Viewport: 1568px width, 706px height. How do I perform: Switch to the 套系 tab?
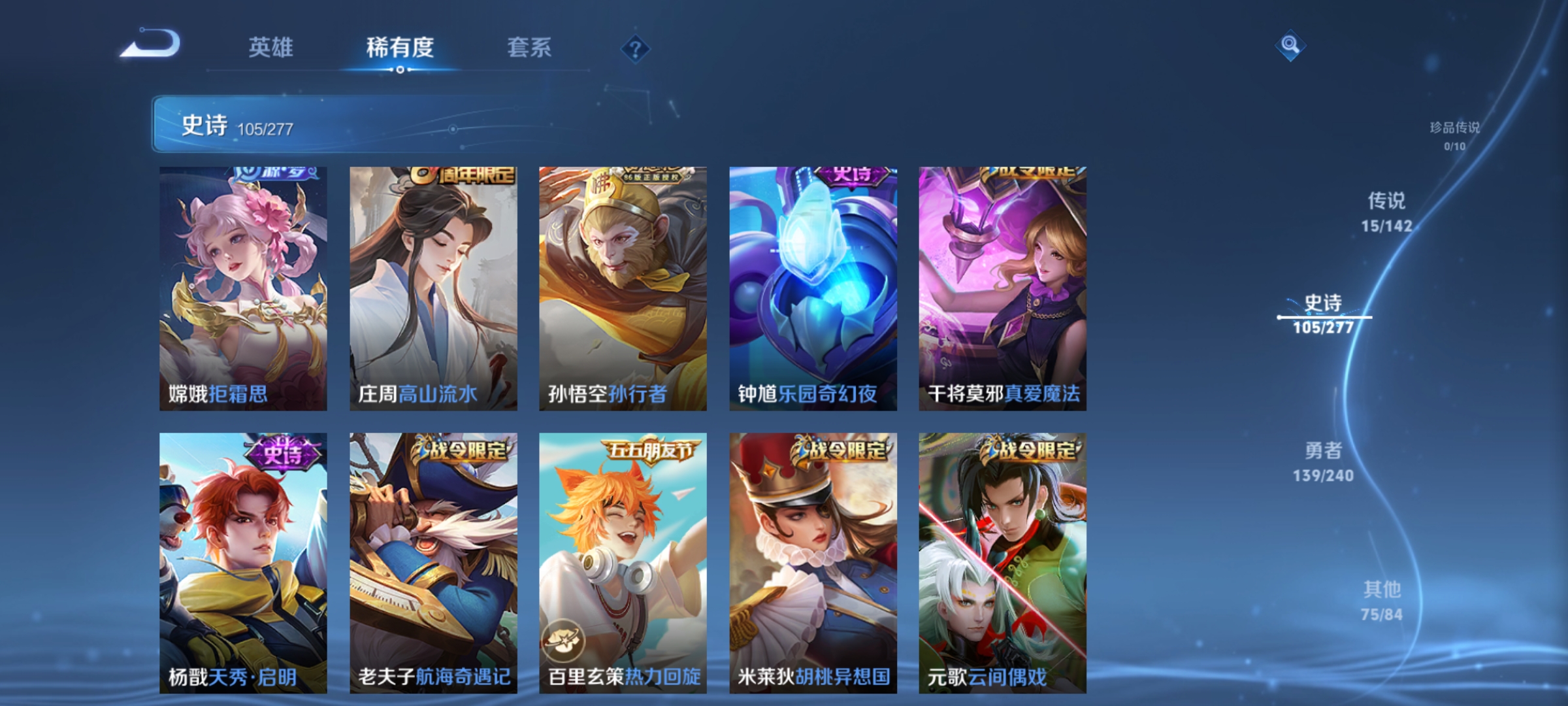[x=529, y=47]
